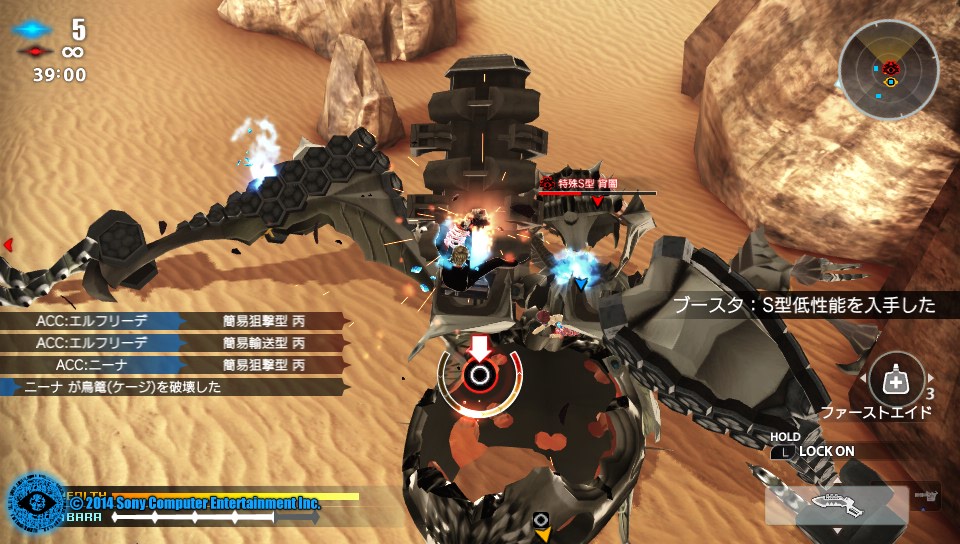This screenshot has height=544, width=960.
Task: Use the First Aid item icon
Action: pyautogui.click(x=896, y=381)
